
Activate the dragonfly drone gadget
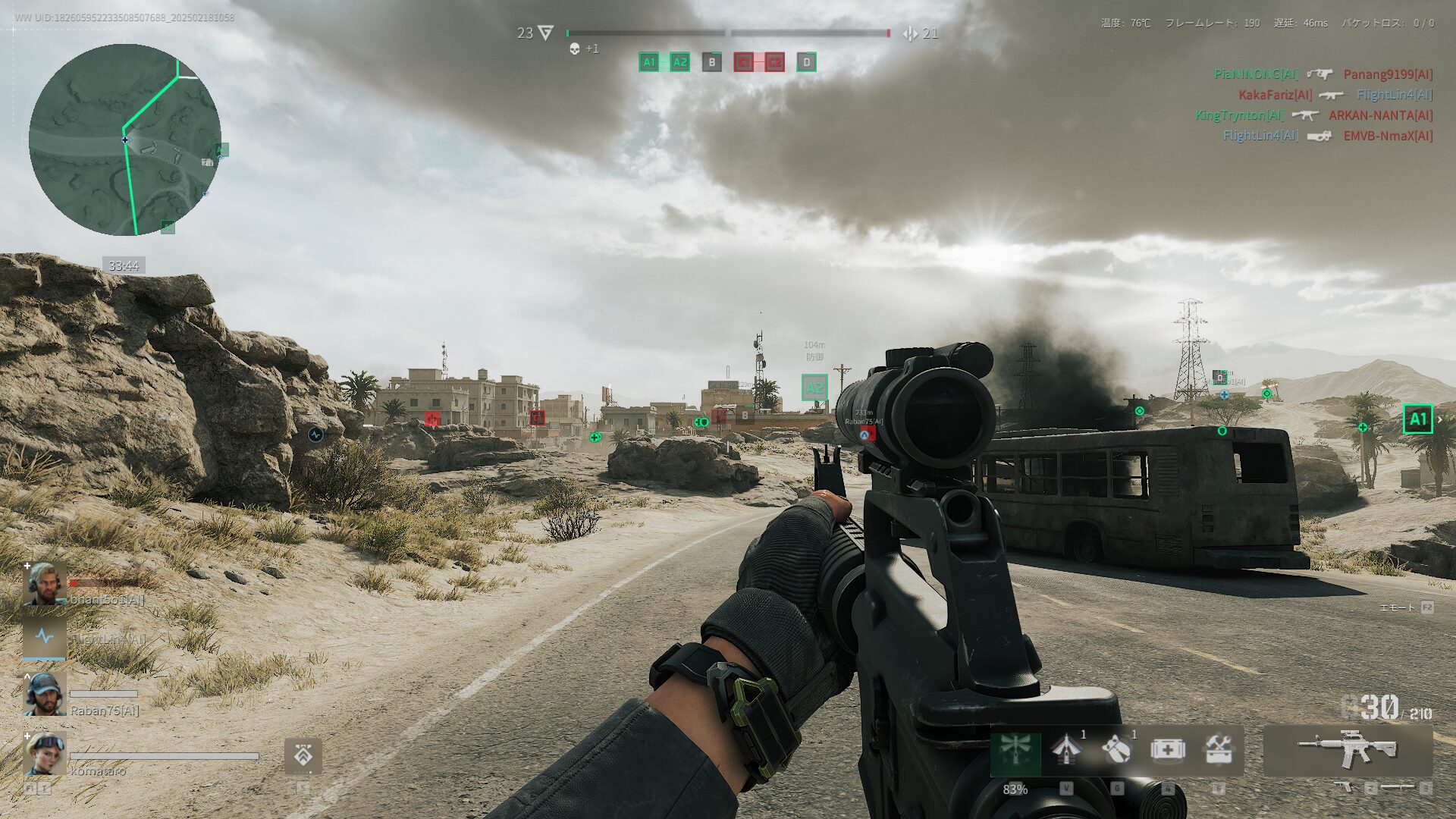pyautogui.click(x=1015, y=751)
